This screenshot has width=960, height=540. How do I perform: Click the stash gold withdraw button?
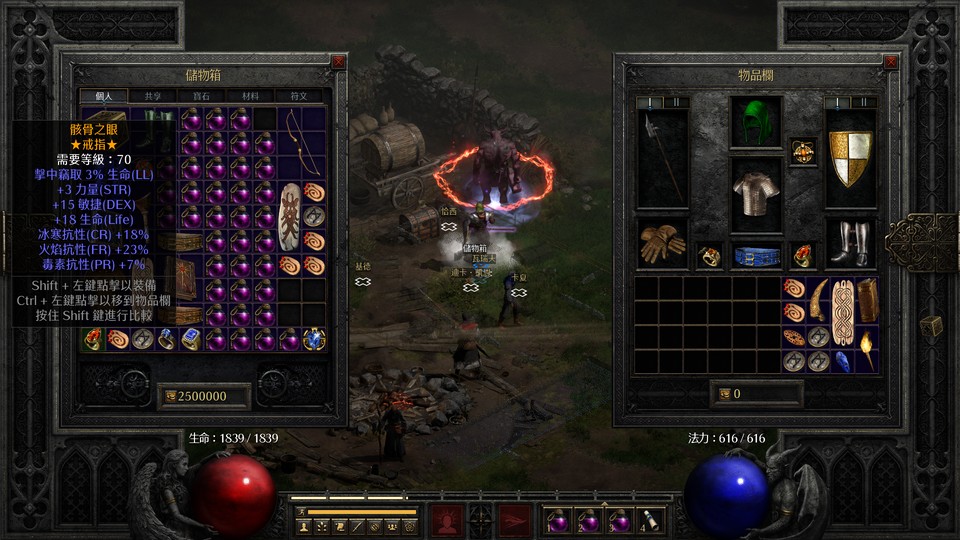pos(171,396)
